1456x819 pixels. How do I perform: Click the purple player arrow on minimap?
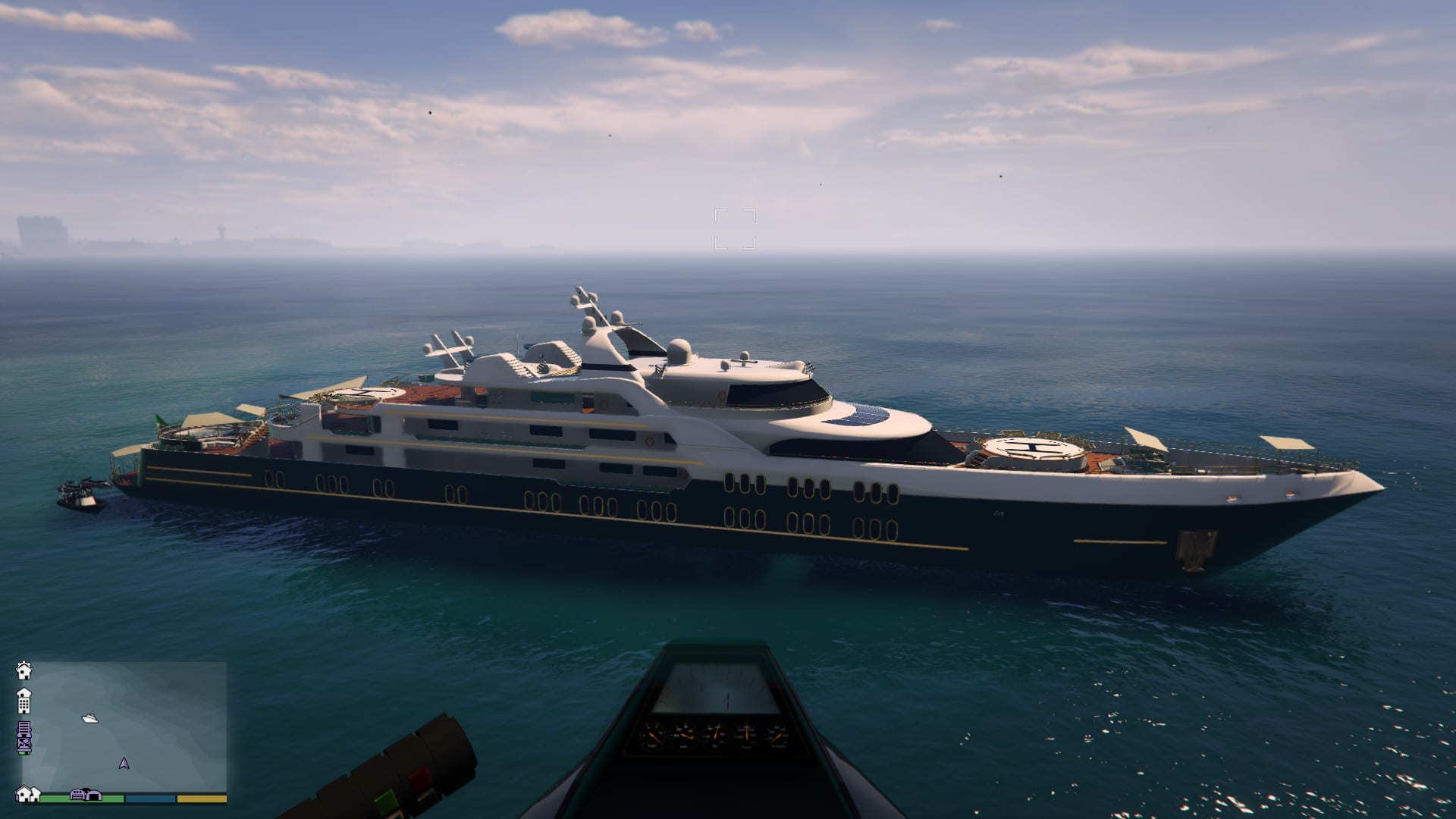(x=124, y=763)
